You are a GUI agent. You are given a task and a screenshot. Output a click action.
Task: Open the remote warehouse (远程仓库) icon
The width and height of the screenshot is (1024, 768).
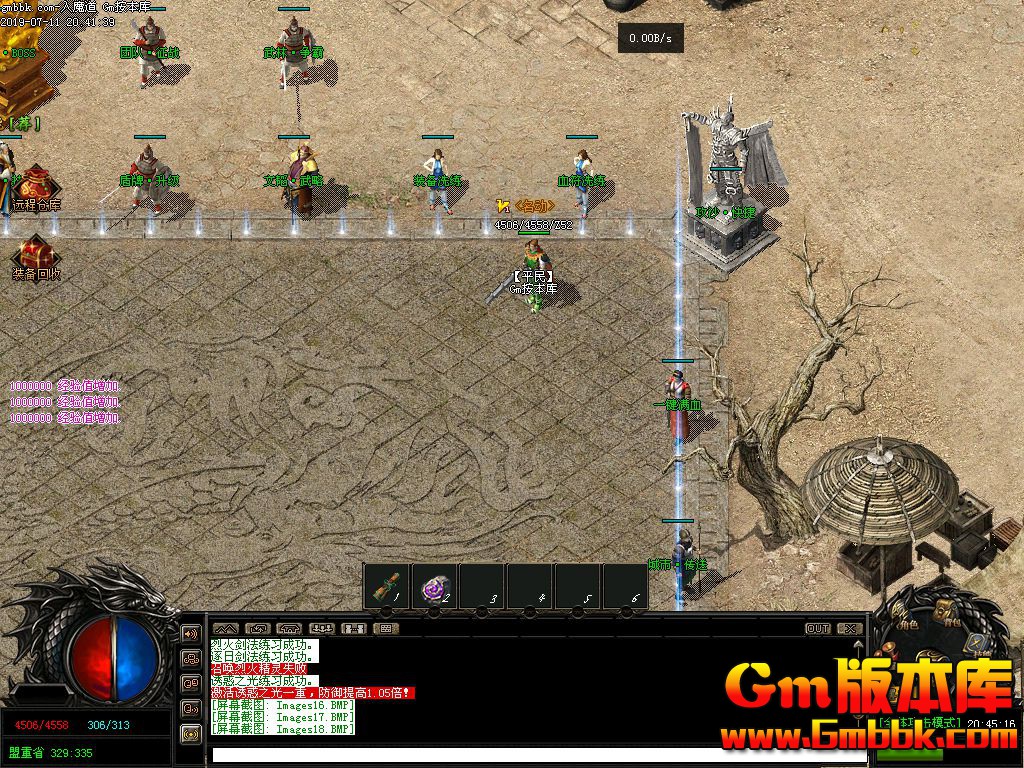(37, 186)
